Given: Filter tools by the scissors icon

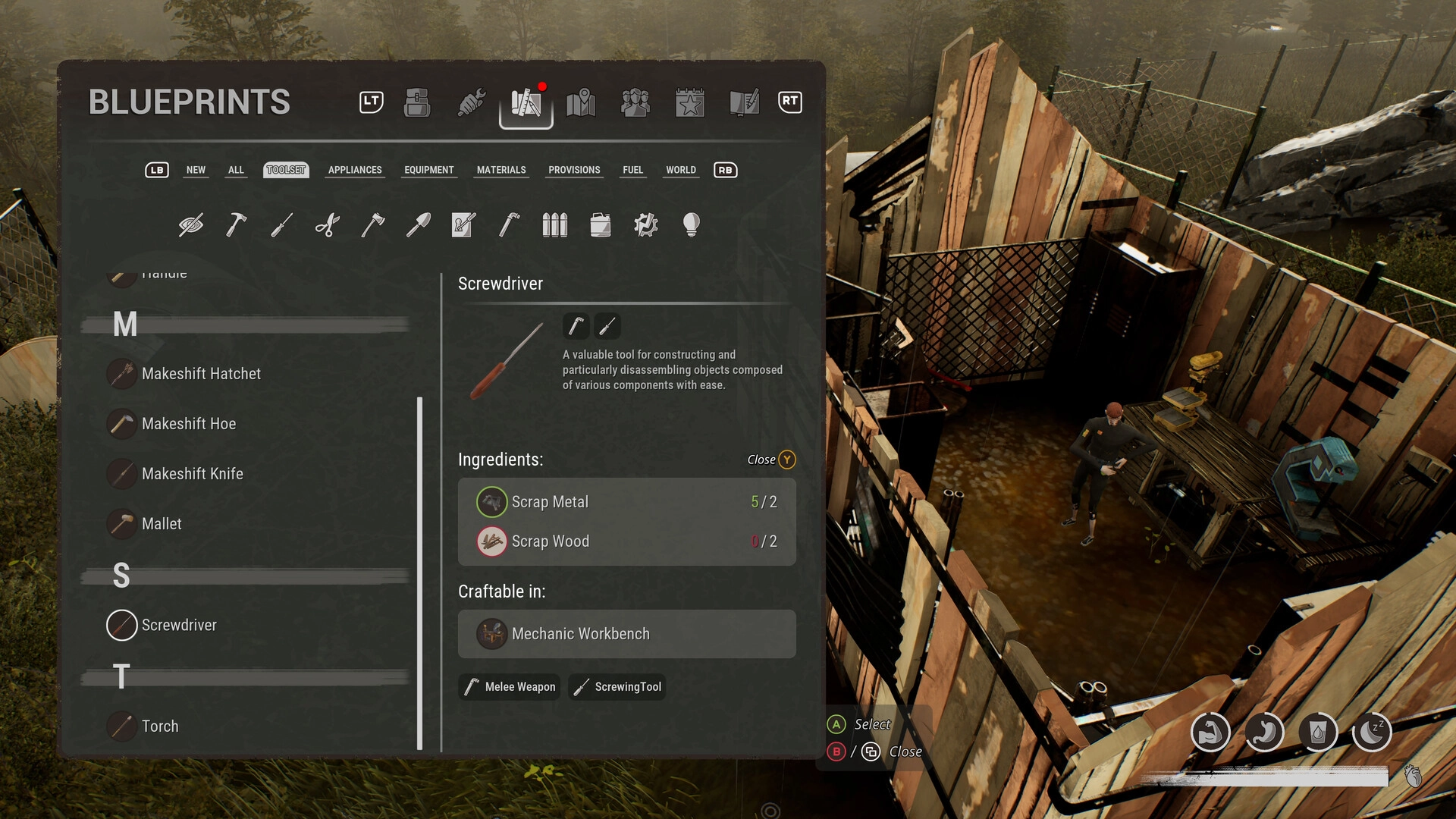Looking at the screenshot, I should coord(327,224).
